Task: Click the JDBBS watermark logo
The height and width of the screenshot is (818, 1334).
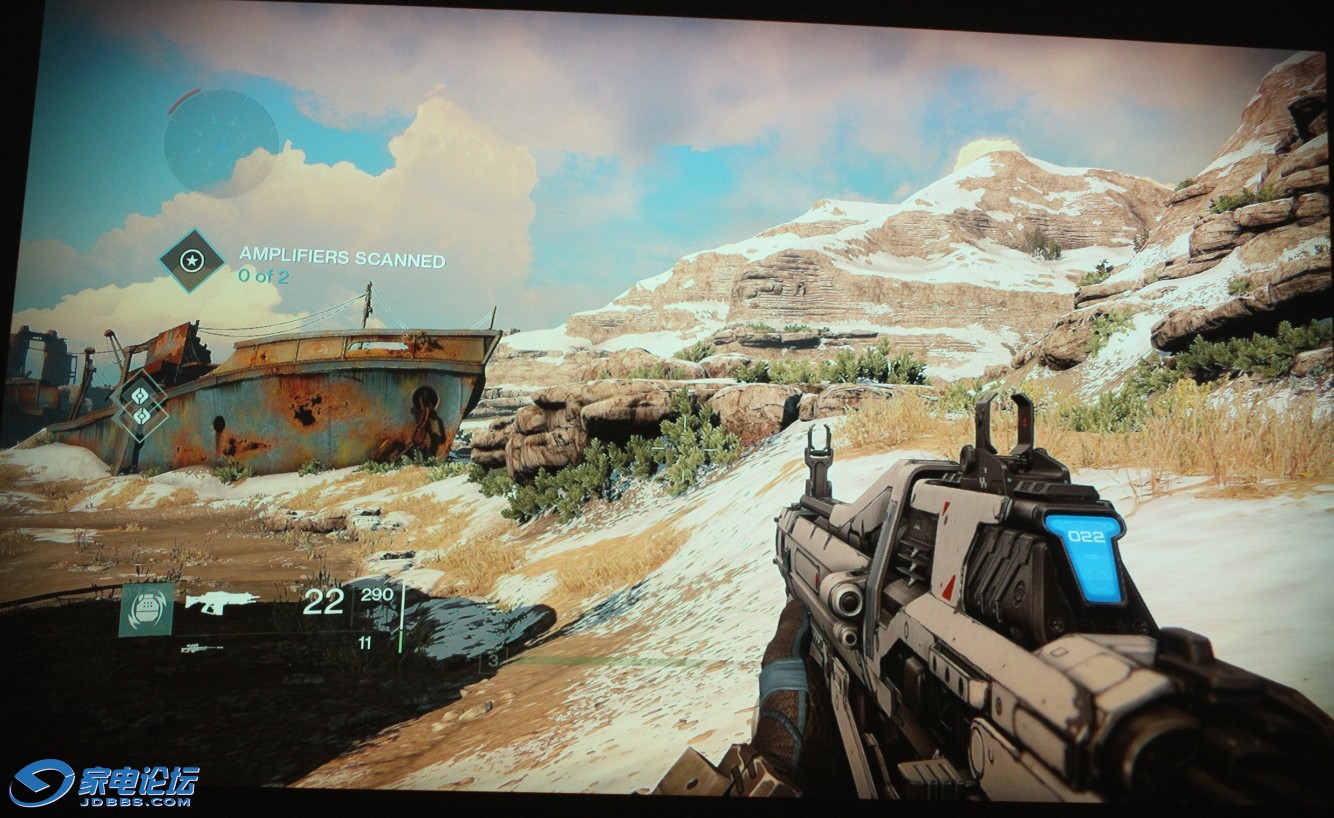Action: pyautogui.click(x=104, y=782)
